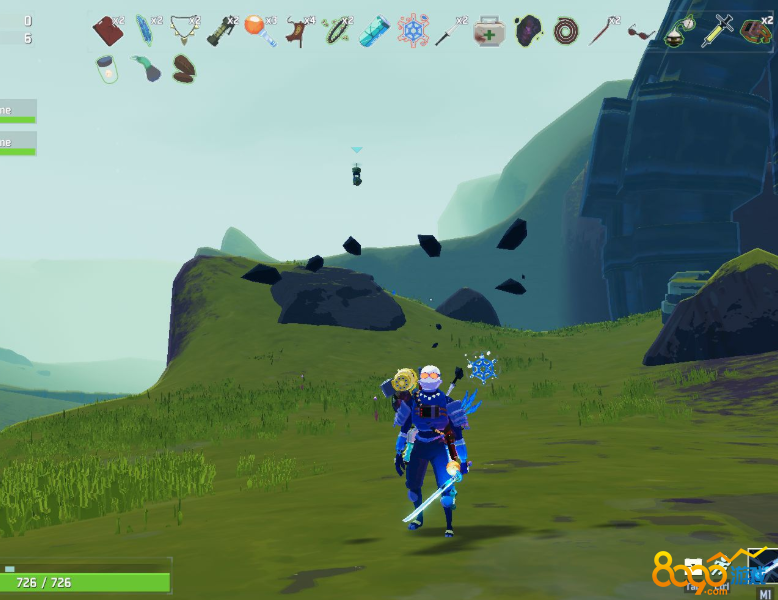The width and height of the screenshot is (778, 600).
Task: Inspect the white medkit item
Action: coord(489,31)
